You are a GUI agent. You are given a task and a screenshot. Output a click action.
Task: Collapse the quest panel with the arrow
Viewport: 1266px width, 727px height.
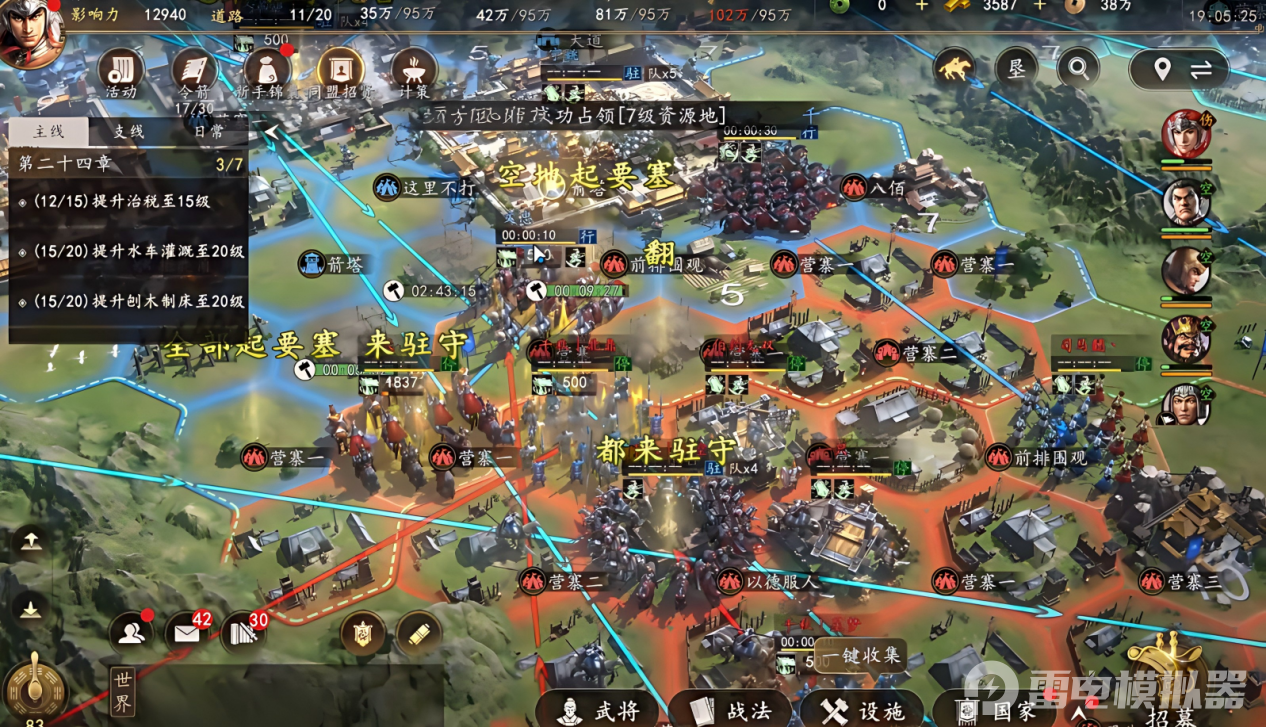click(269, 132)
